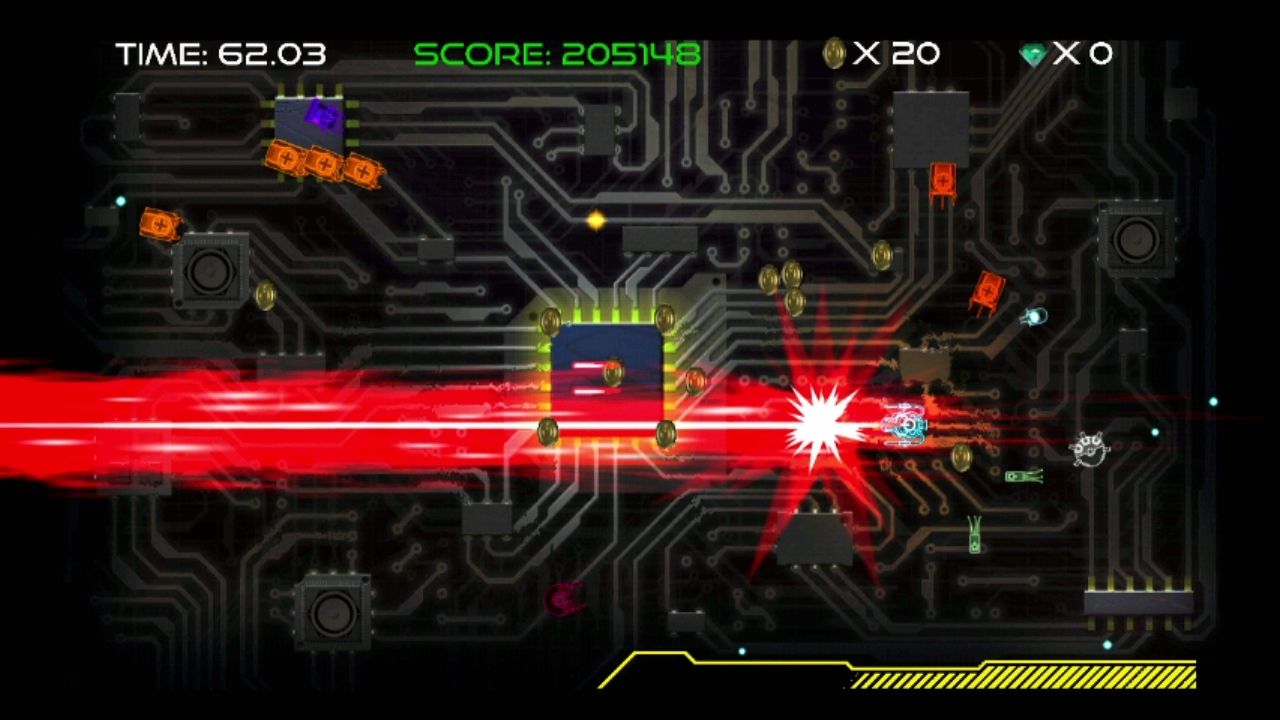Click the cyan diamond pickup on the left edge
Image resolution: width=1280 pixels, height=720 pixels.
pos(121,200)
